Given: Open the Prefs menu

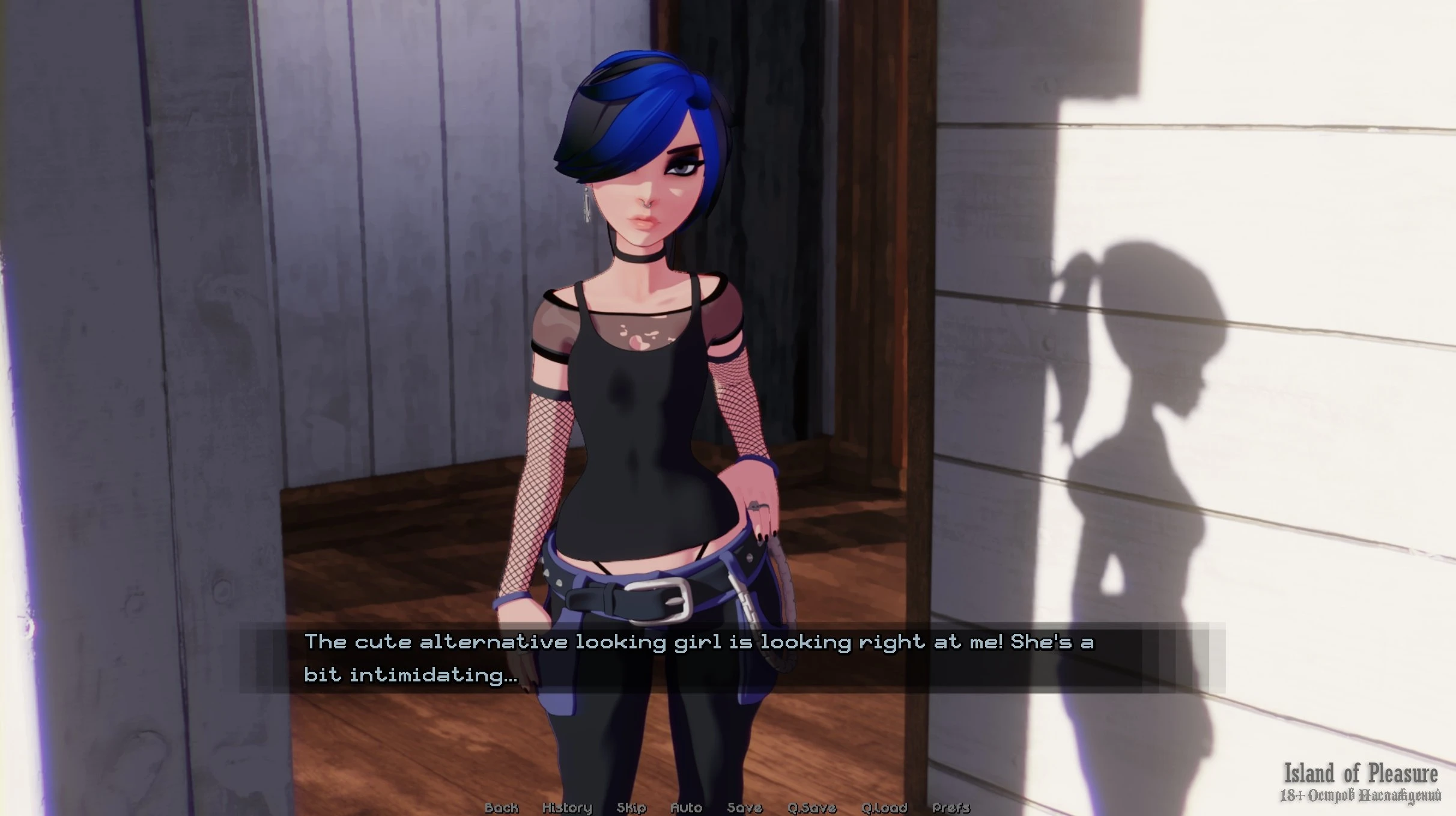Looking at the screenshot, I should click(951, 808).
